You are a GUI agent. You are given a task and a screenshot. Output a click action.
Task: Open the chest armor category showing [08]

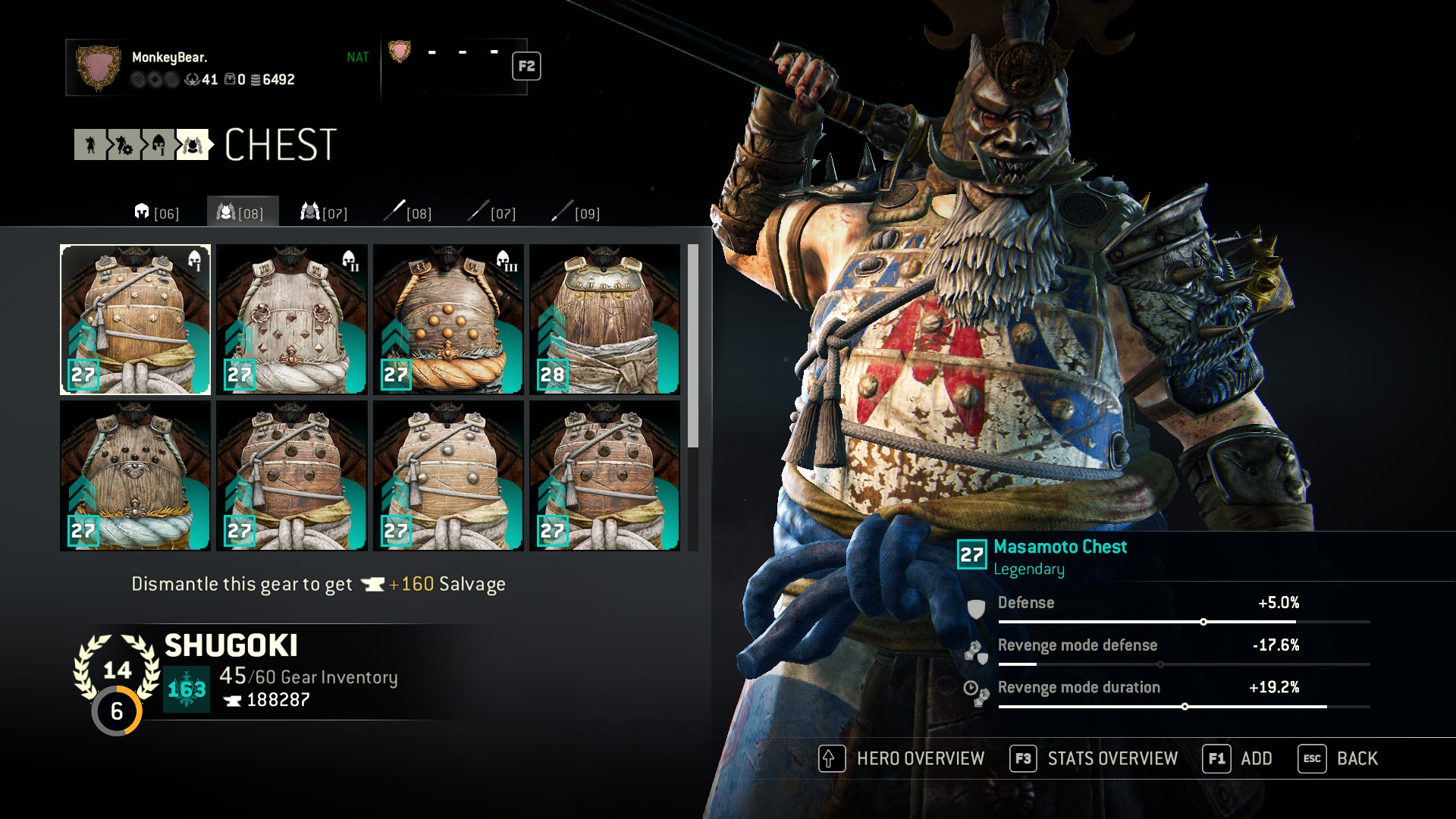click(x=243, y=213)
